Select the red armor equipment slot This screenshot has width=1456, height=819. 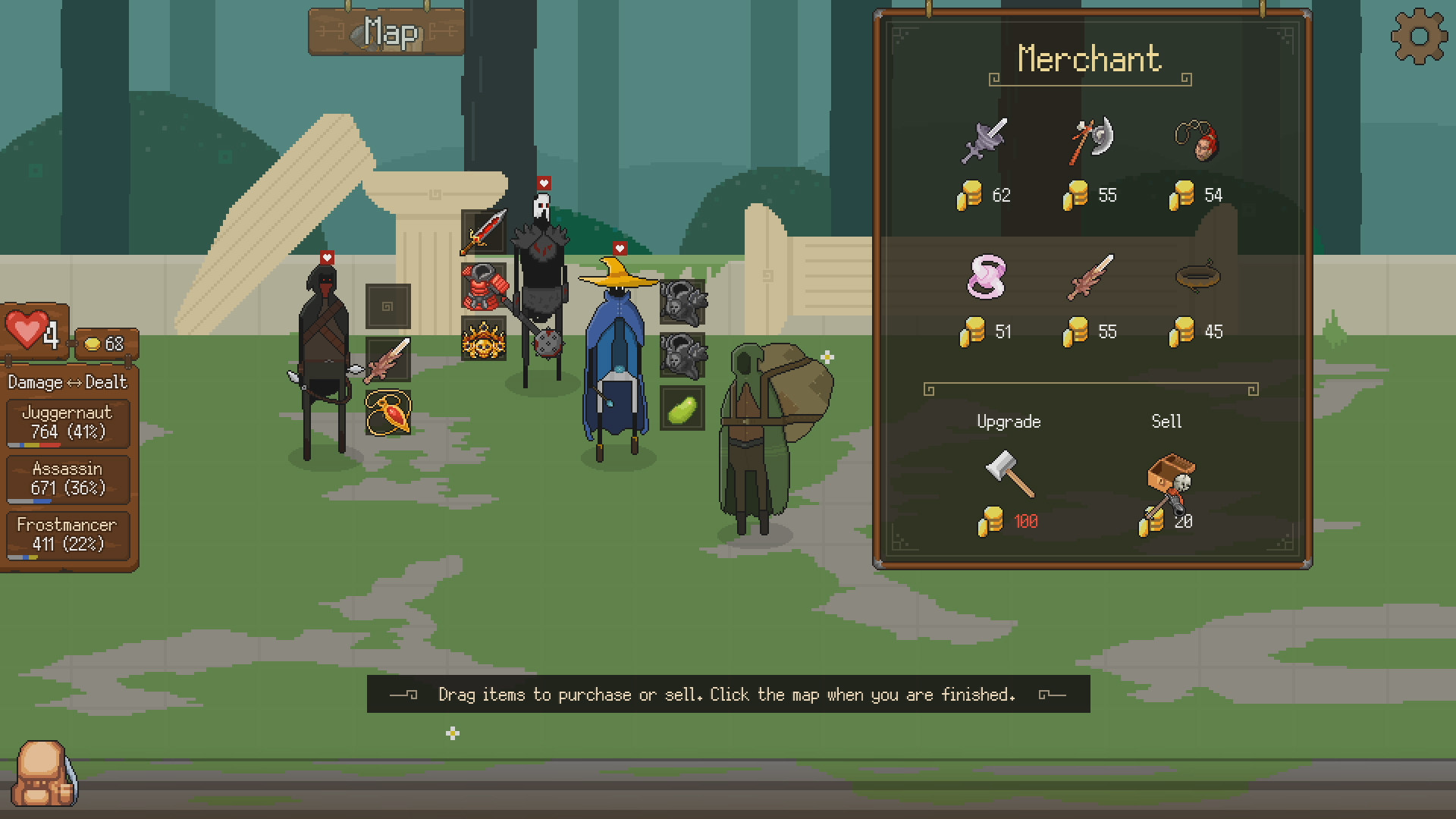click(x=484, y=287)
